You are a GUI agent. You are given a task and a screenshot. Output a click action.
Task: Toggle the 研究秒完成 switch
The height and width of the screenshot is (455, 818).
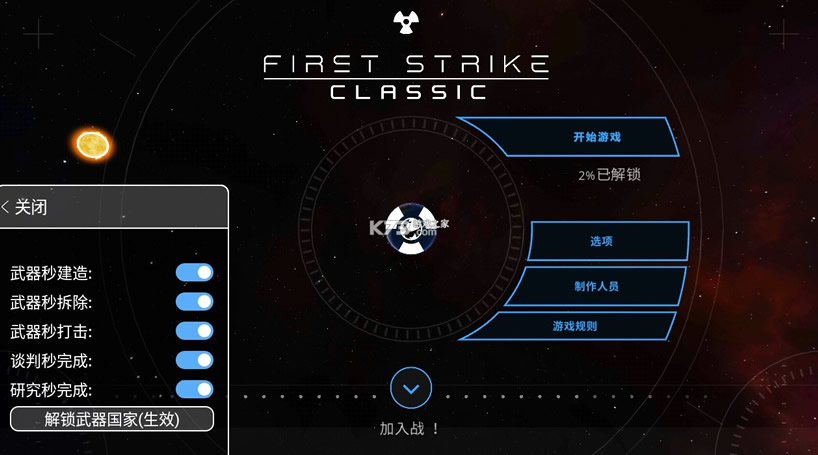[x=194, y=389]
